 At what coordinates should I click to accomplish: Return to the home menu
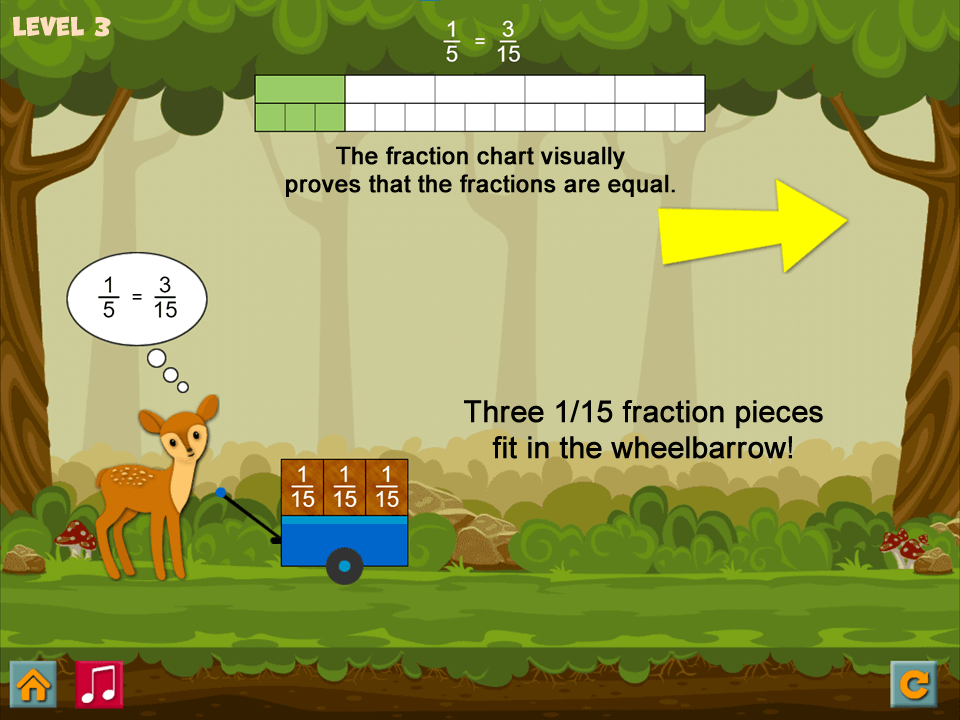point(33,684)
